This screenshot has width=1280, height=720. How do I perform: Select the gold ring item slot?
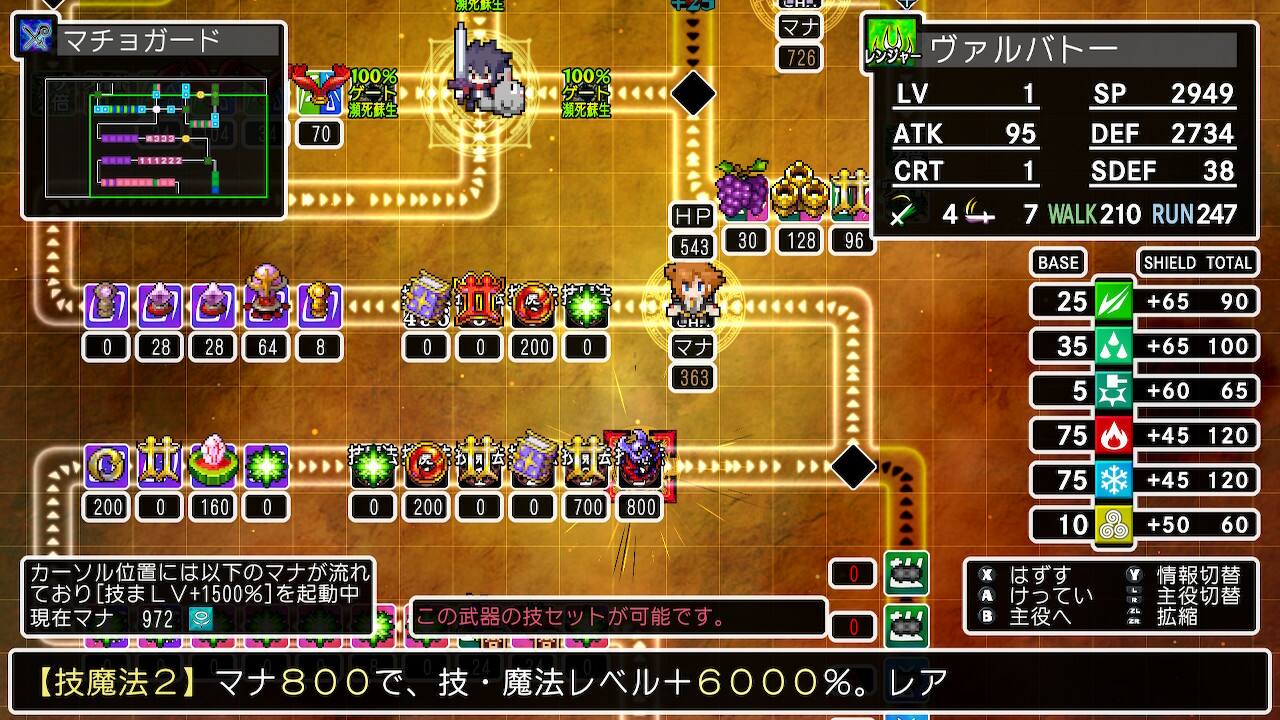point(106,466)
